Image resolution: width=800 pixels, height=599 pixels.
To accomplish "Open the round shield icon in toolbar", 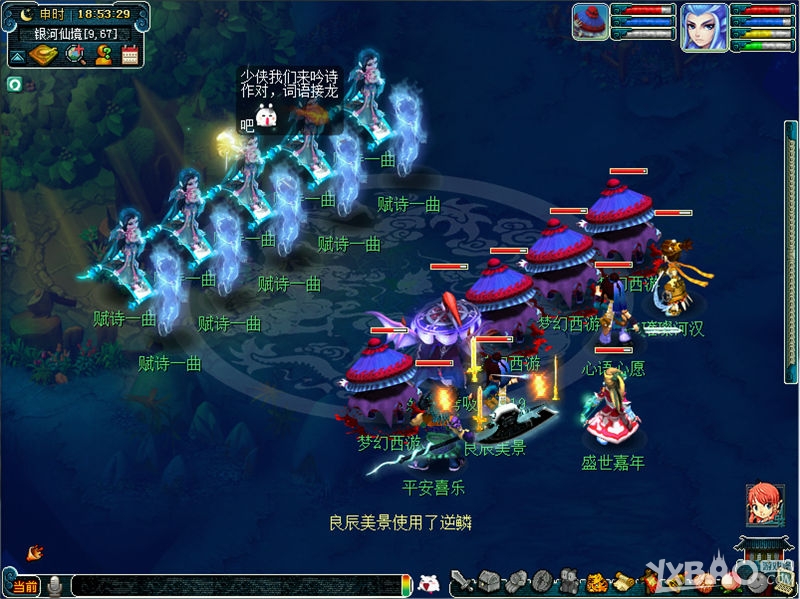I will (541, 581).
